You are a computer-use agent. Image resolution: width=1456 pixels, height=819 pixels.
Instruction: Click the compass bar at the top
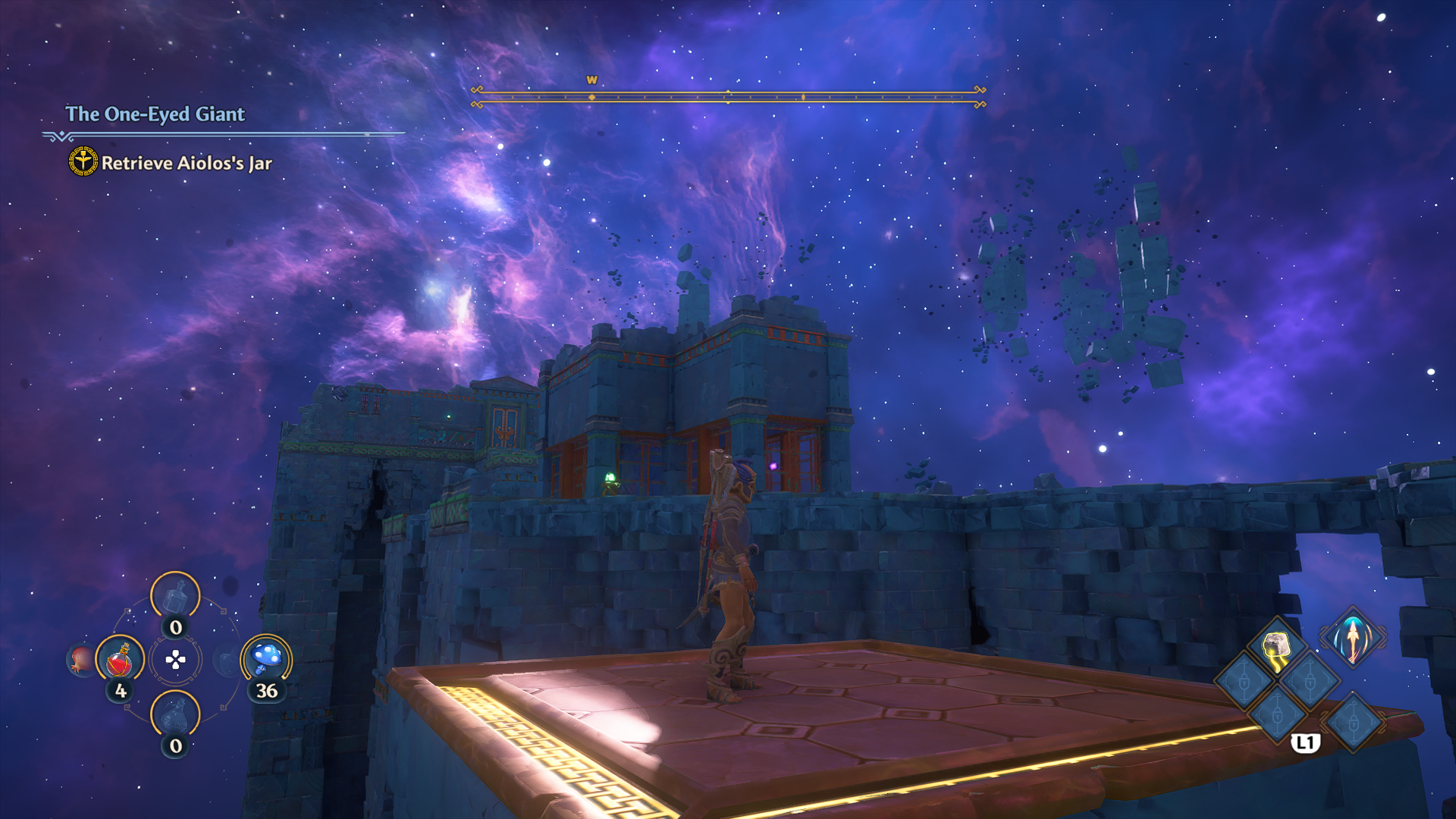pos(728,96)
